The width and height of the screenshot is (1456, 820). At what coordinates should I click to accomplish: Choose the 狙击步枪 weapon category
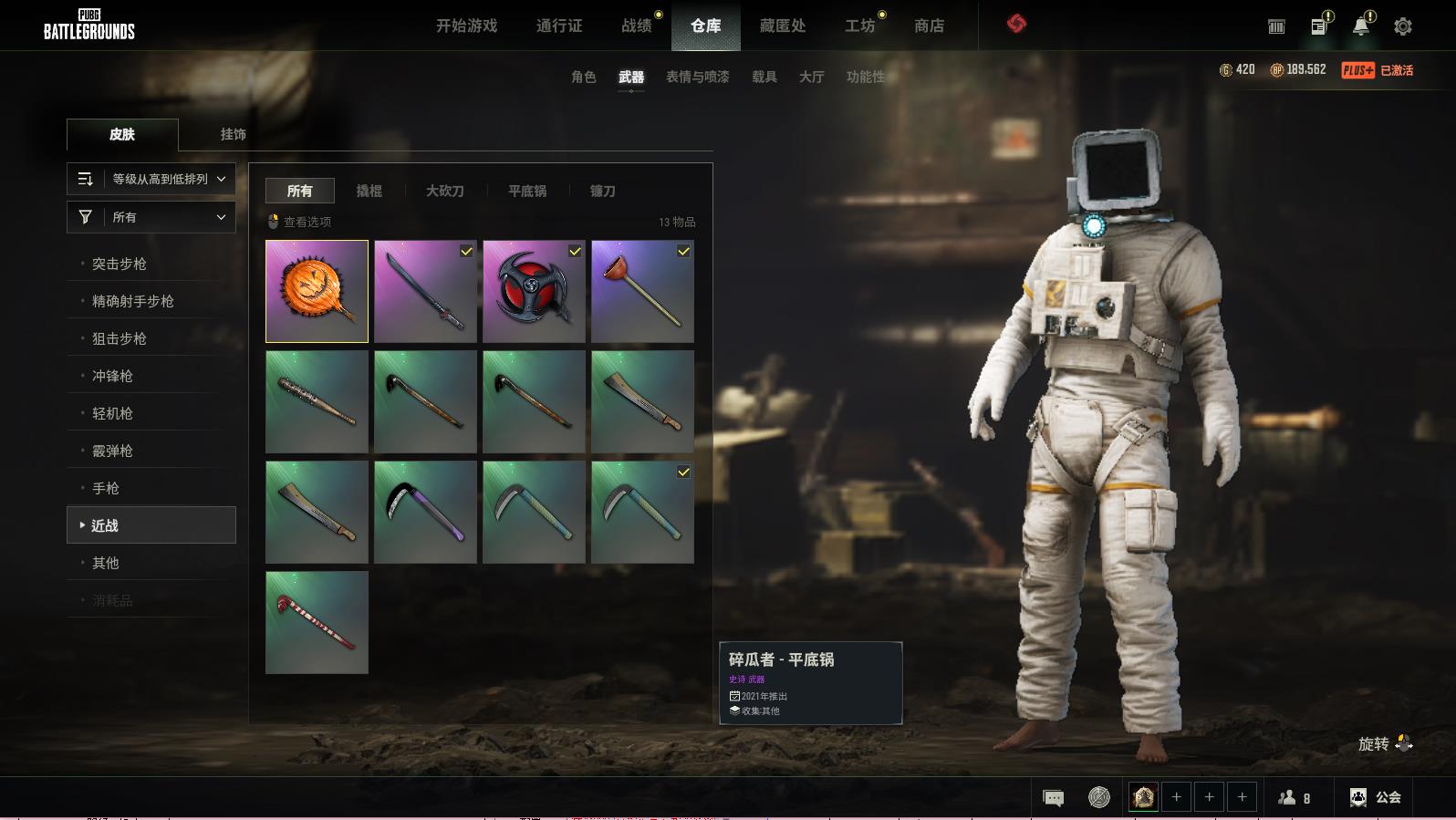pos(120,338)
